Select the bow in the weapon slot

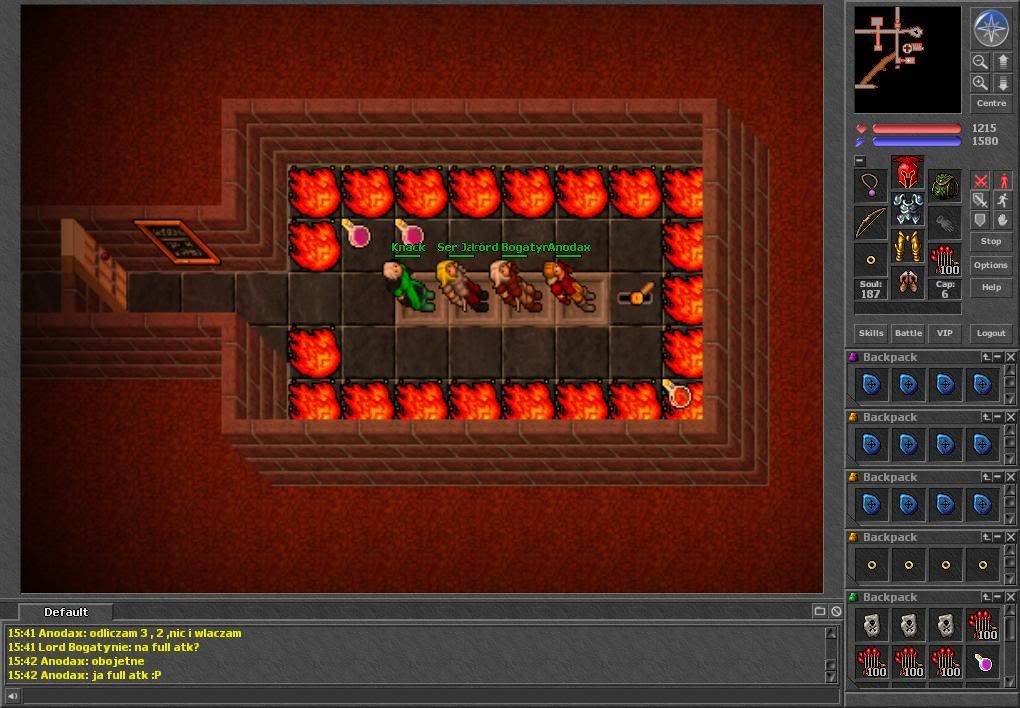point(870,222)
